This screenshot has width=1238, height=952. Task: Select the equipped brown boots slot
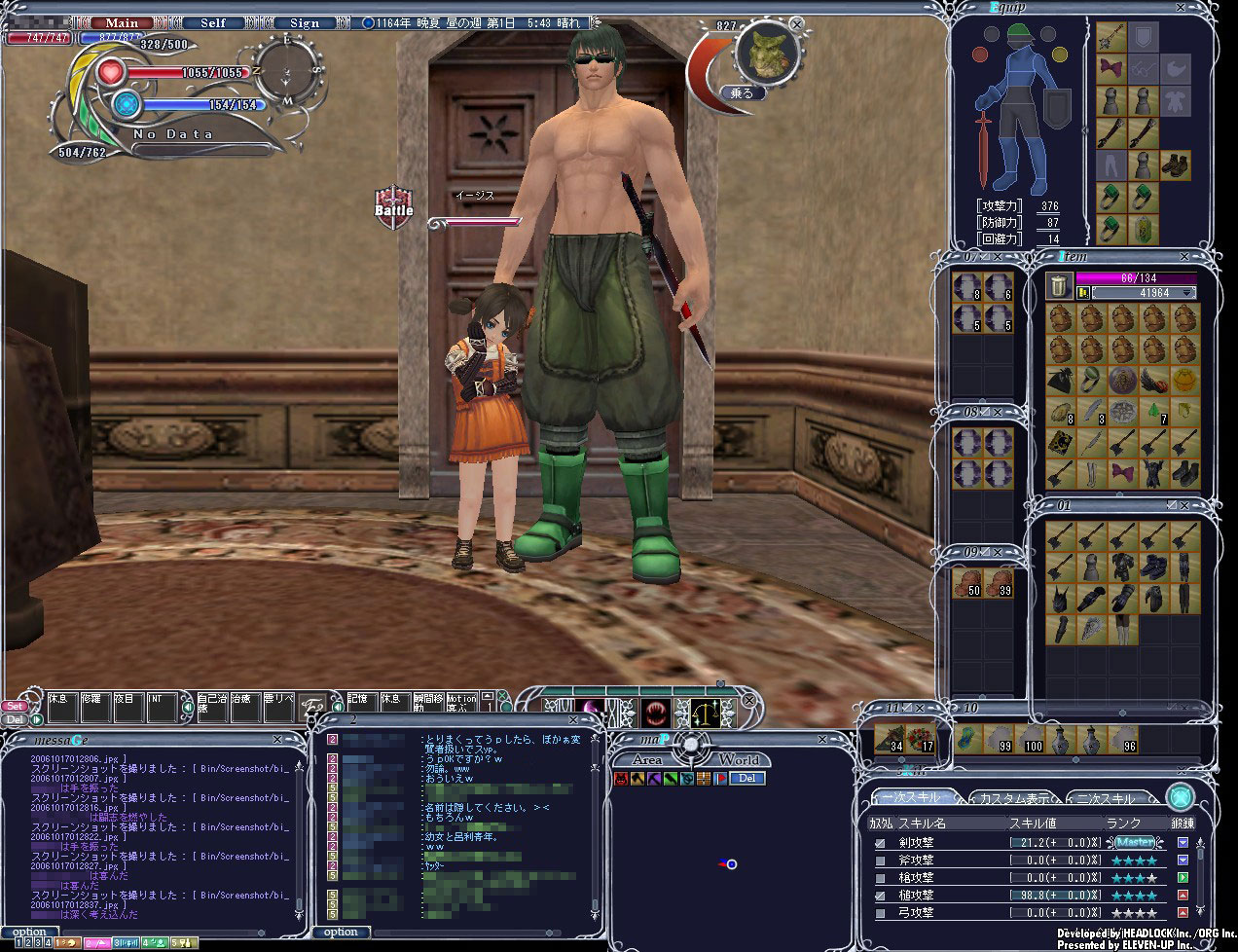[x=1176, y=165]
